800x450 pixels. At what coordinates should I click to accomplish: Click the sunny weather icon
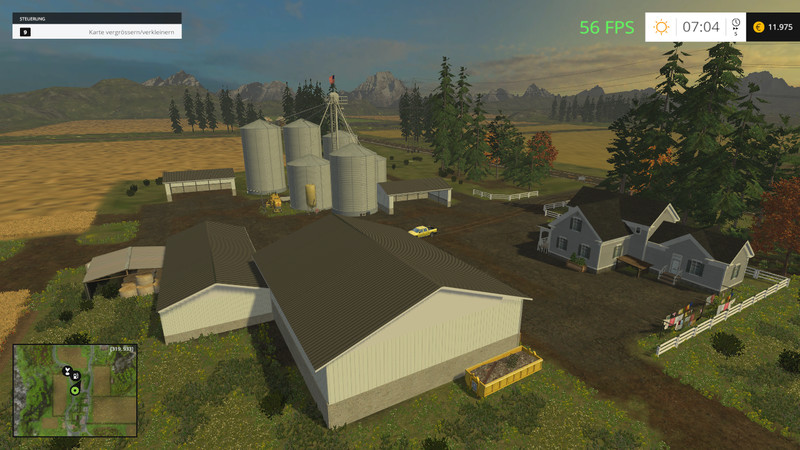pos(661,27)
